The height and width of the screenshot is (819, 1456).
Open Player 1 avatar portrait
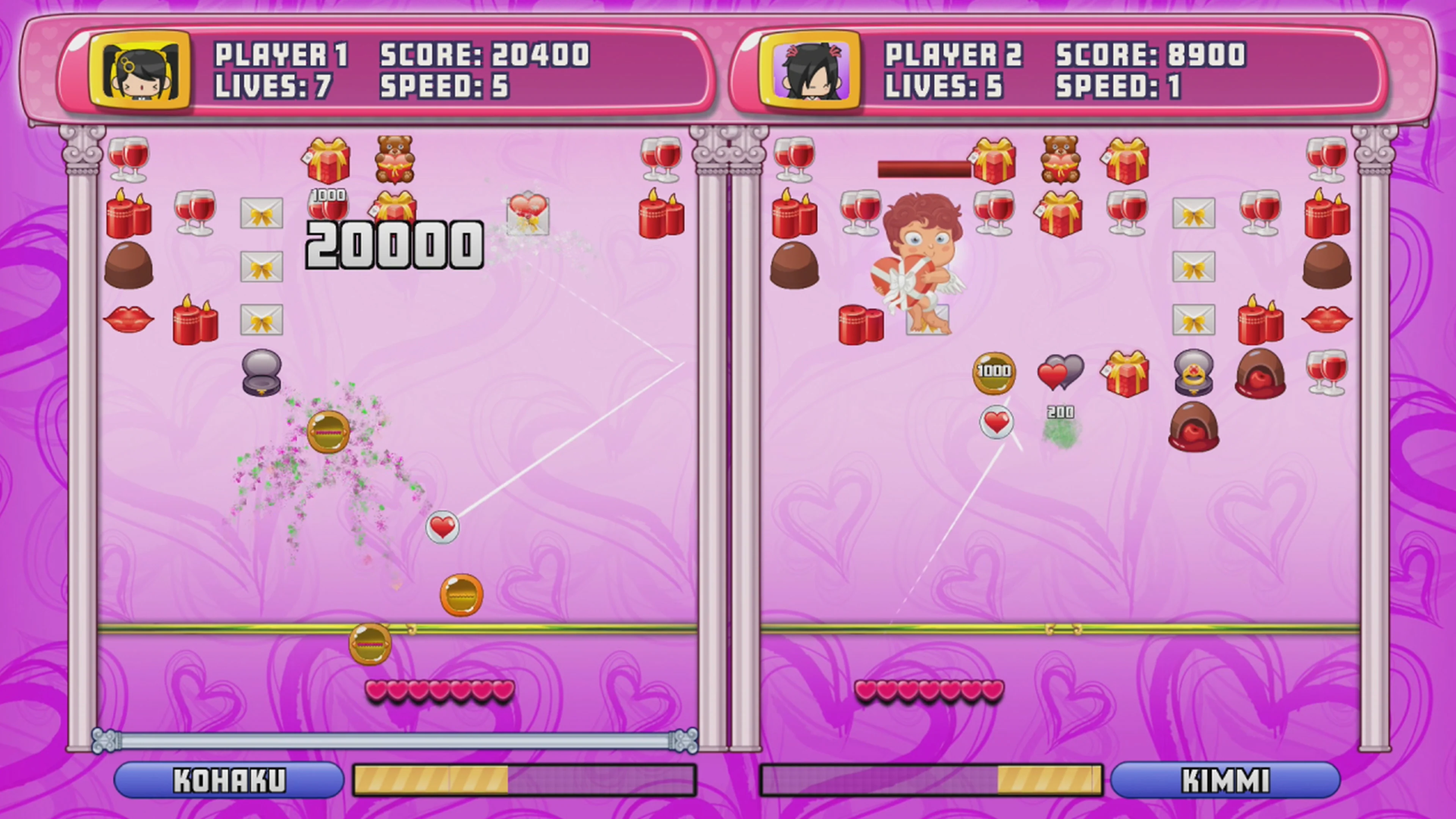pyautogui.click(x=141, y=71)
